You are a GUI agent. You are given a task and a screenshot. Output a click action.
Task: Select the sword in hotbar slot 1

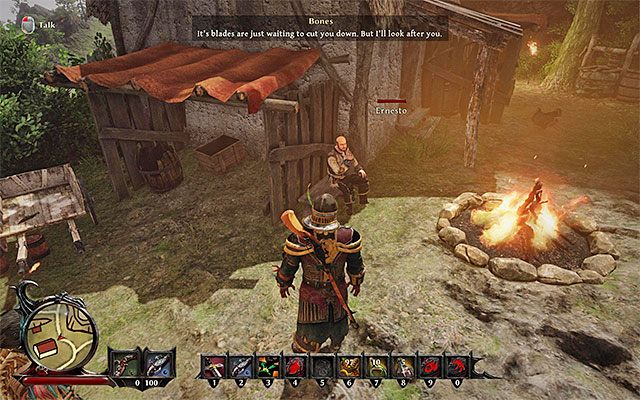click(x=215, y=367)
